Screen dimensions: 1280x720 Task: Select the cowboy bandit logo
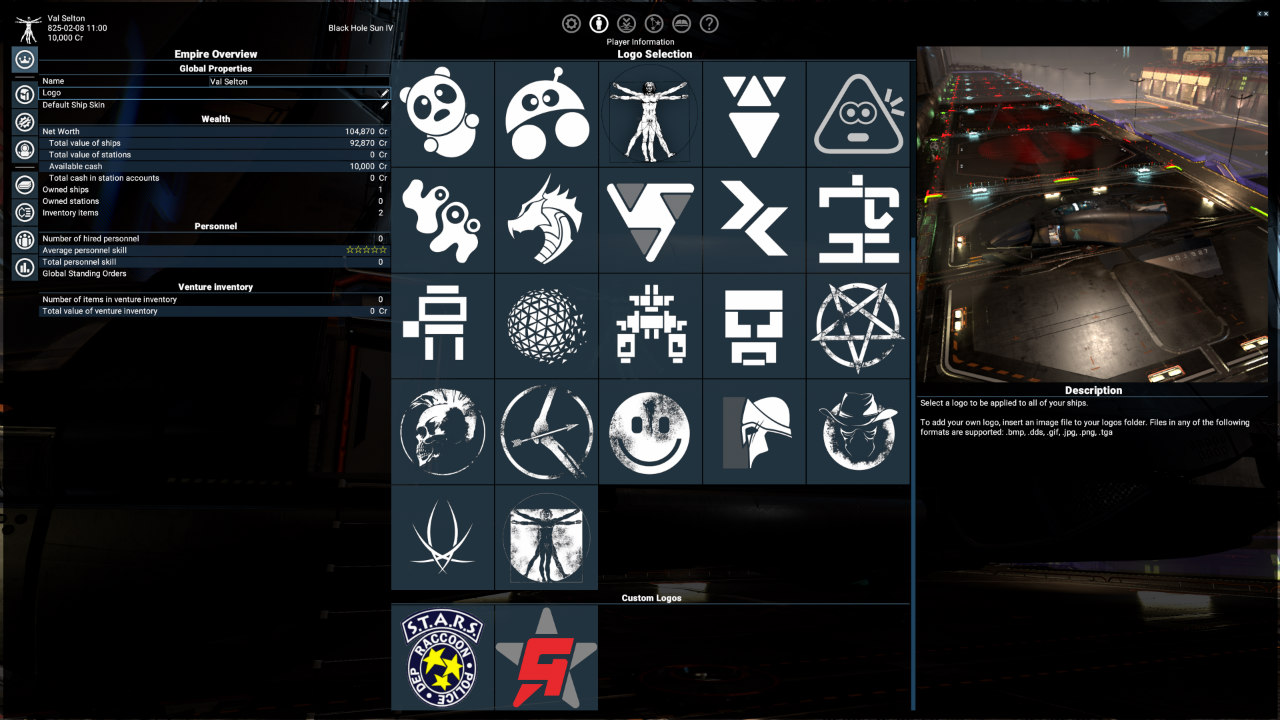coord(858,433)
